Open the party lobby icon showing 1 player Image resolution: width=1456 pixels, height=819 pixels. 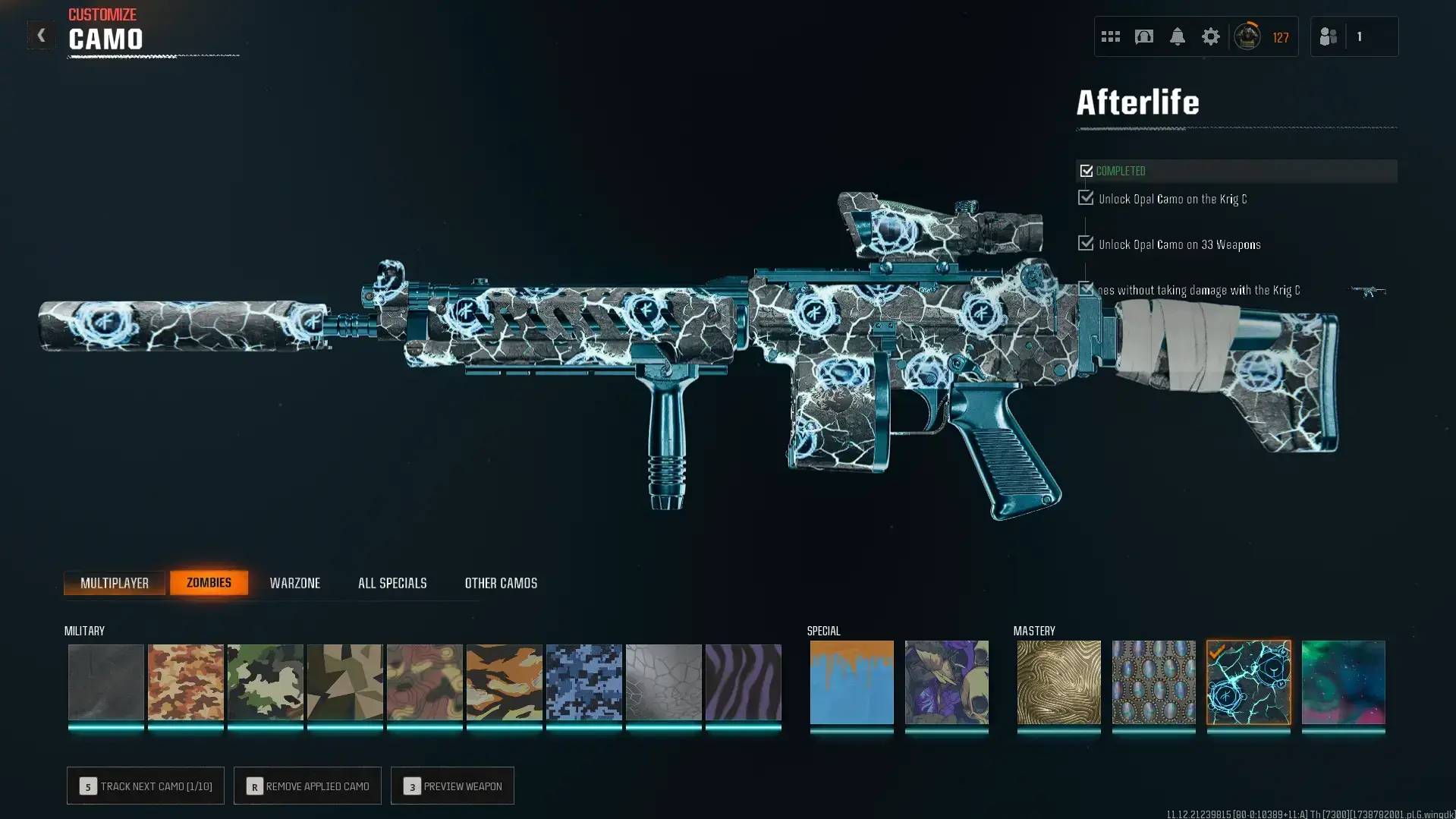pos(1355,36)
